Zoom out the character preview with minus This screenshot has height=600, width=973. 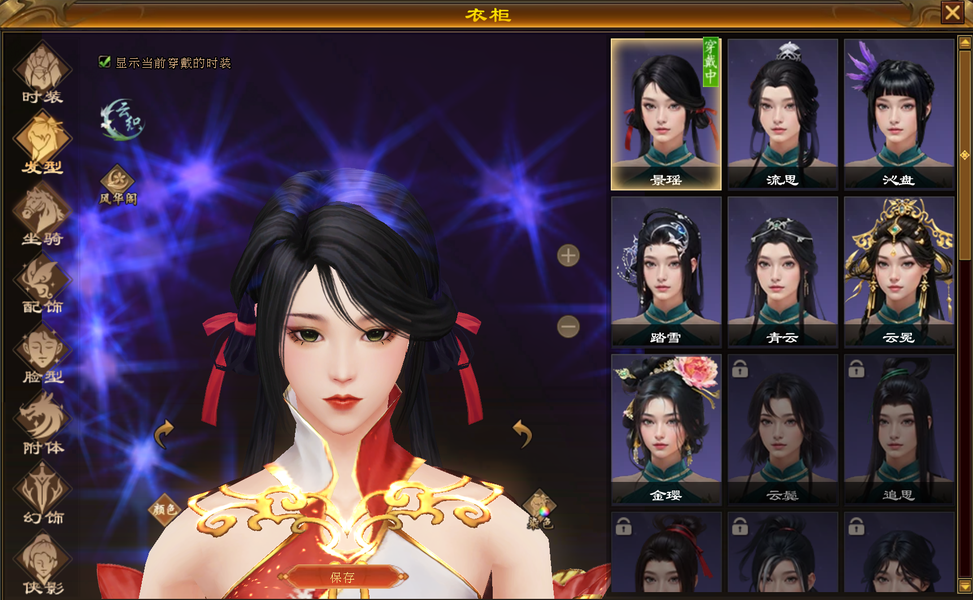[568, 326]
